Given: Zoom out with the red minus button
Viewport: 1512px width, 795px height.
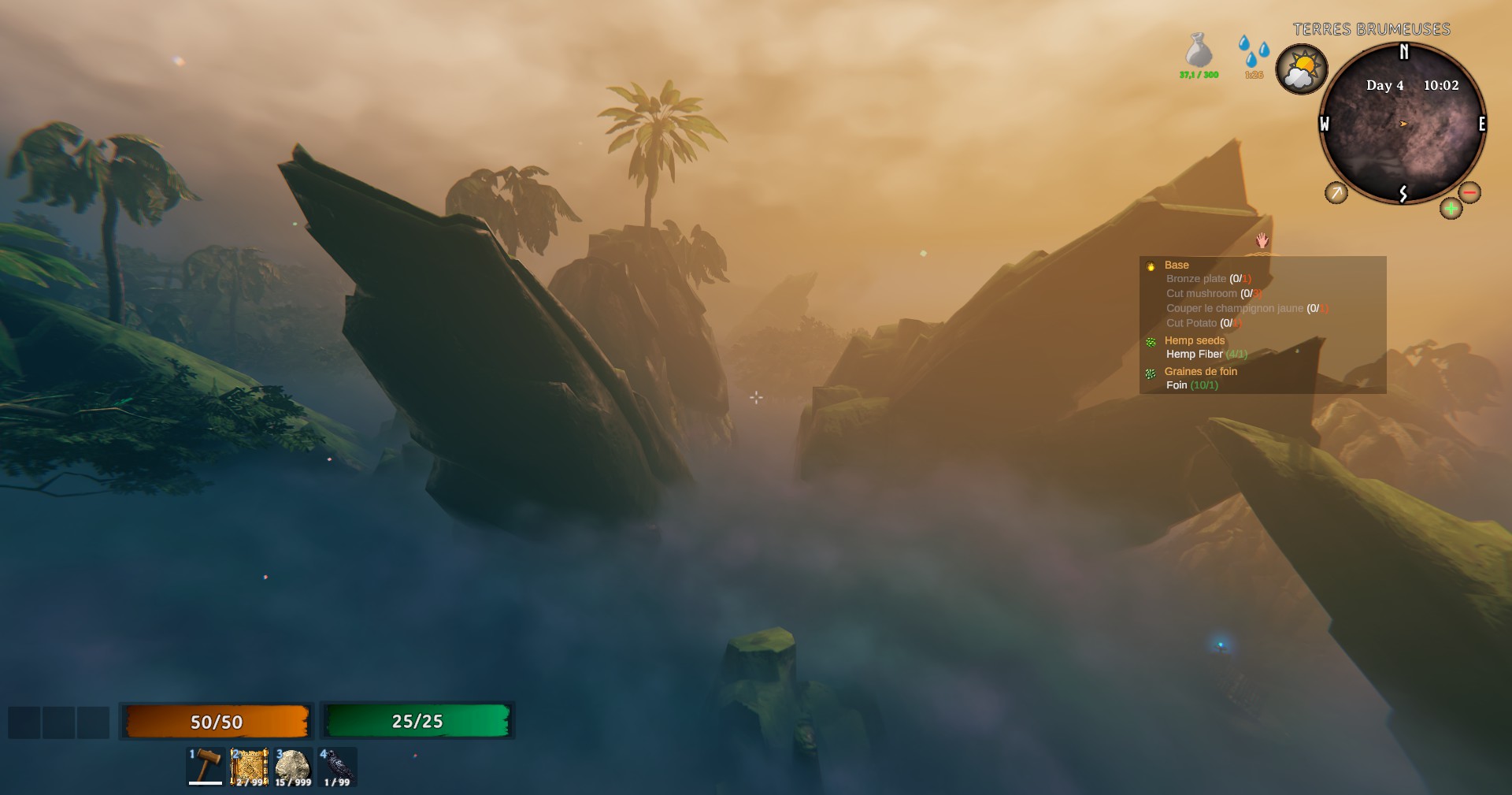Looking at the screenshot, I should (1469, 192).
